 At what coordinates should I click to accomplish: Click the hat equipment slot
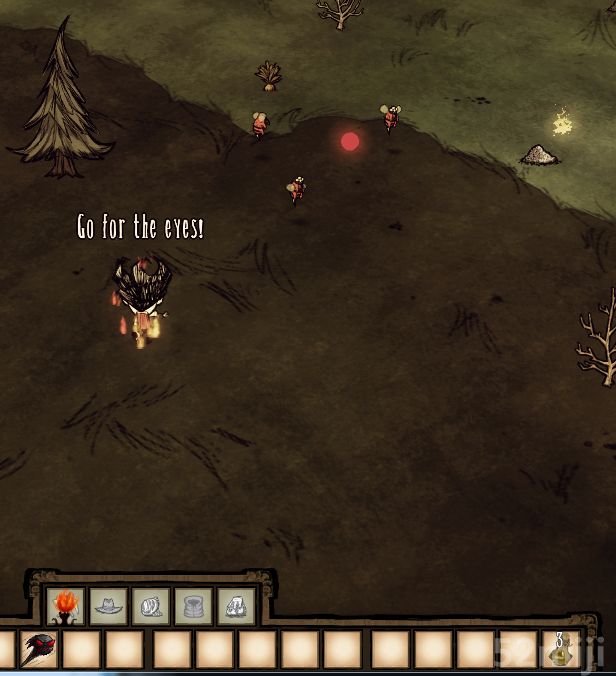point(108,606)
